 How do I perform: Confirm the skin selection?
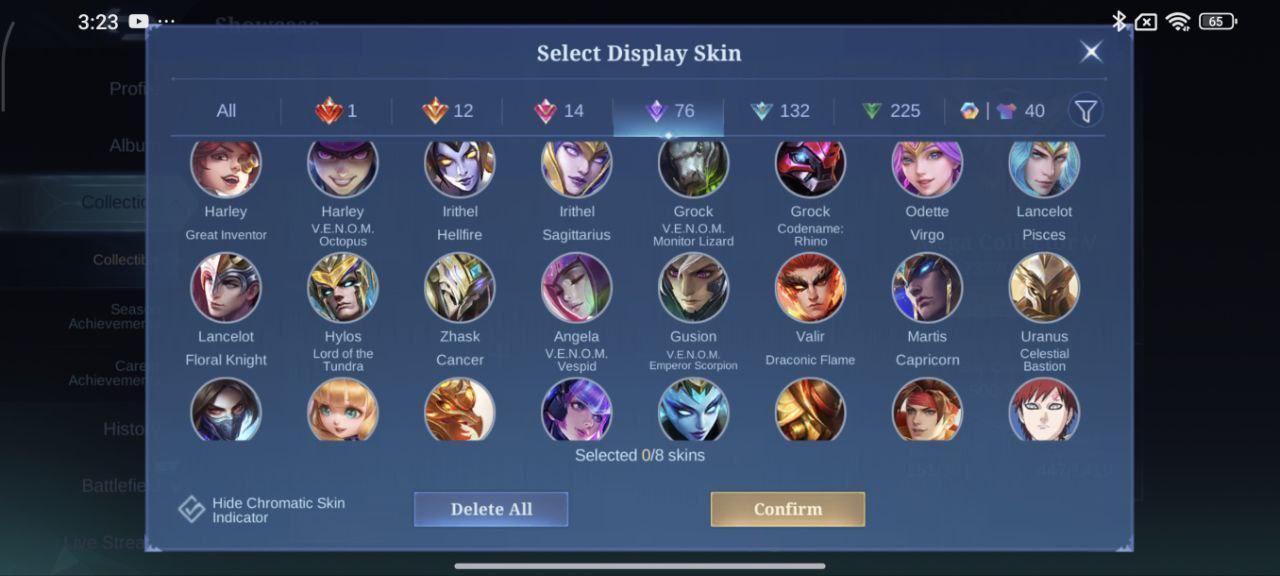[787, 509]
